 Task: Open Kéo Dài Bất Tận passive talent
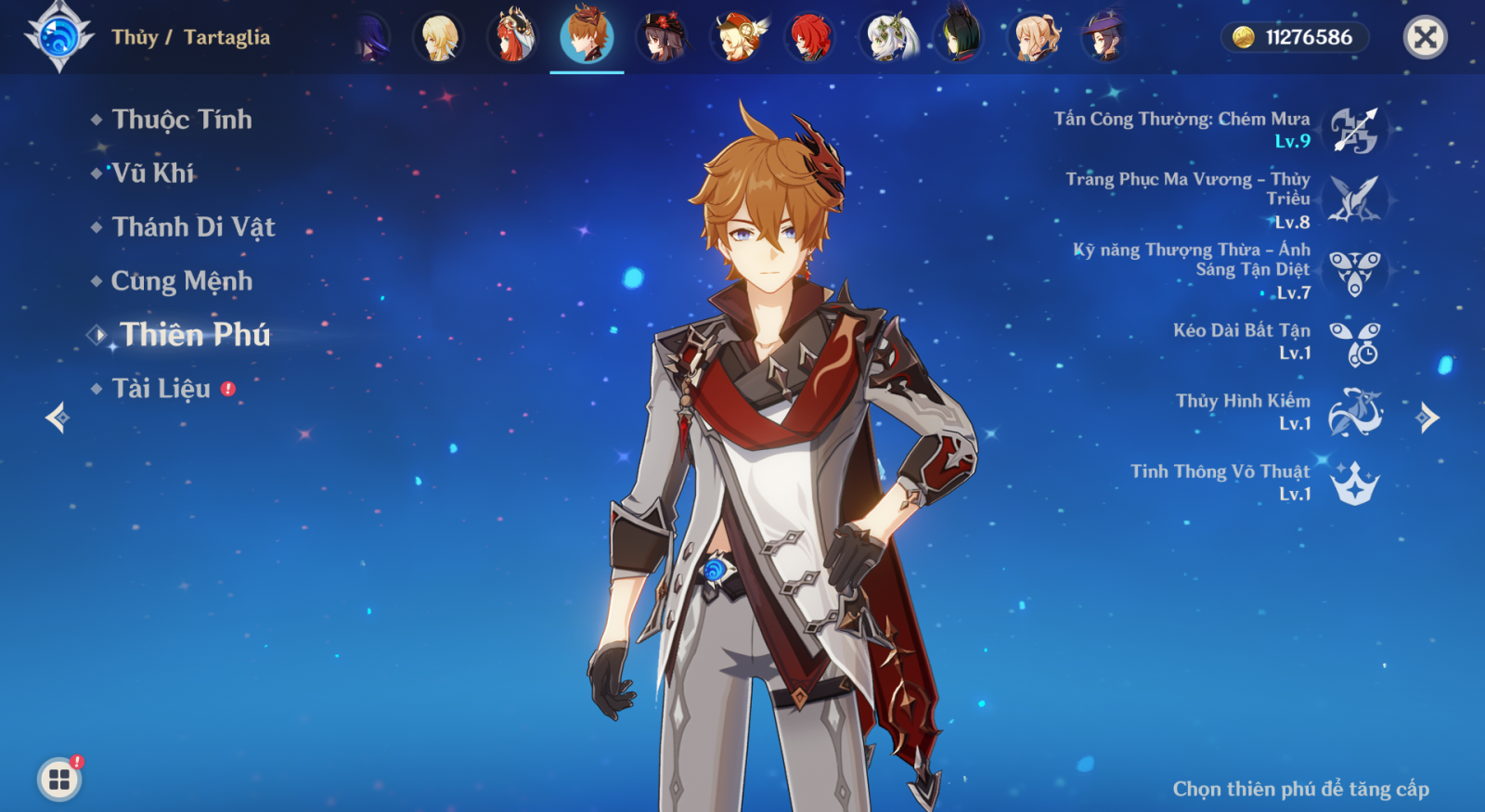tap(1354, 342)
